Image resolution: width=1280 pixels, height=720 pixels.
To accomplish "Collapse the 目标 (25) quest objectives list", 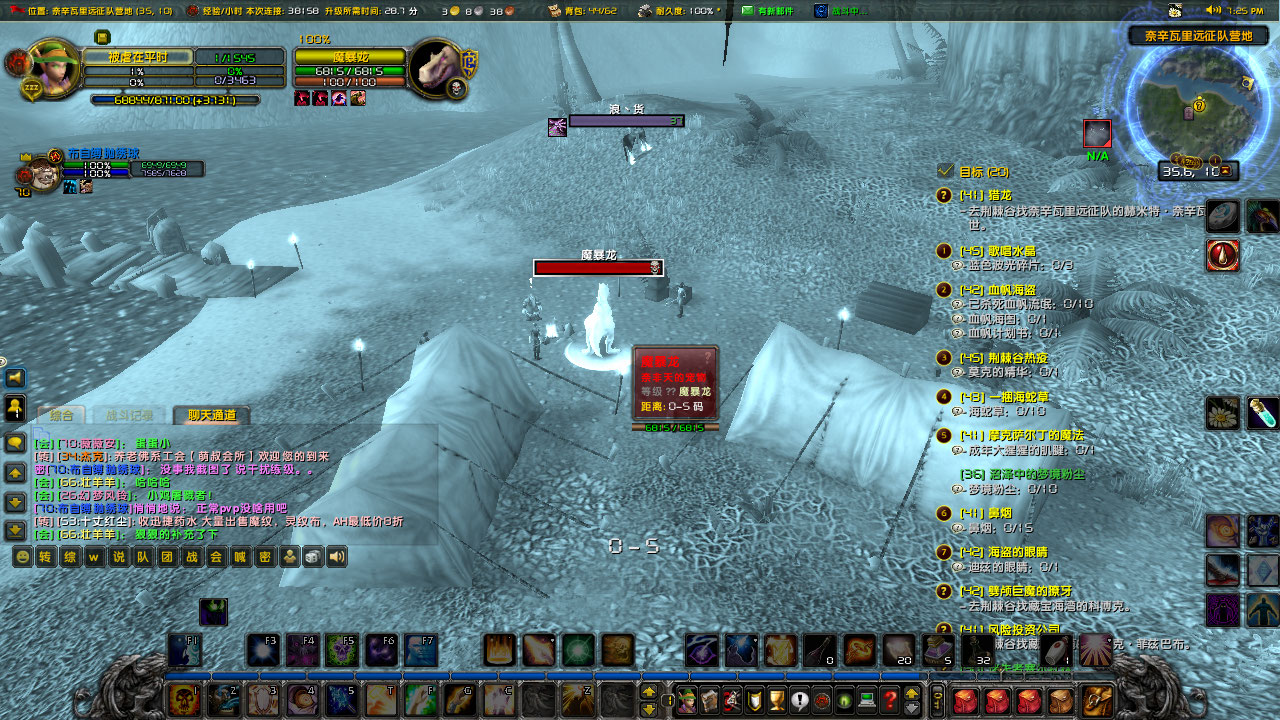I will pyautogui.click(x=945, y=169).
